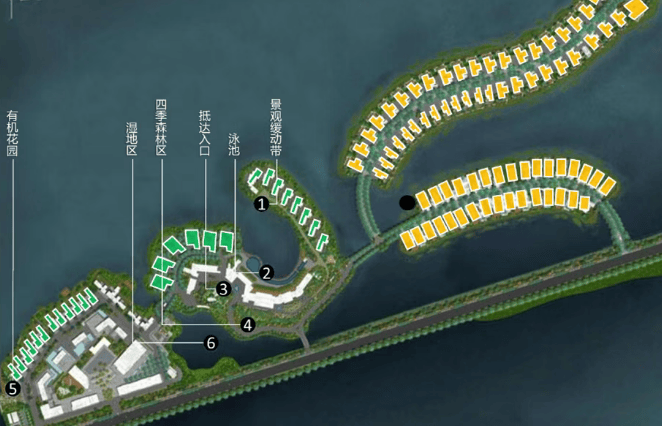This screenshot has height=426, width=662.
Task: Select map marker number 5
Action: [13, 388]
